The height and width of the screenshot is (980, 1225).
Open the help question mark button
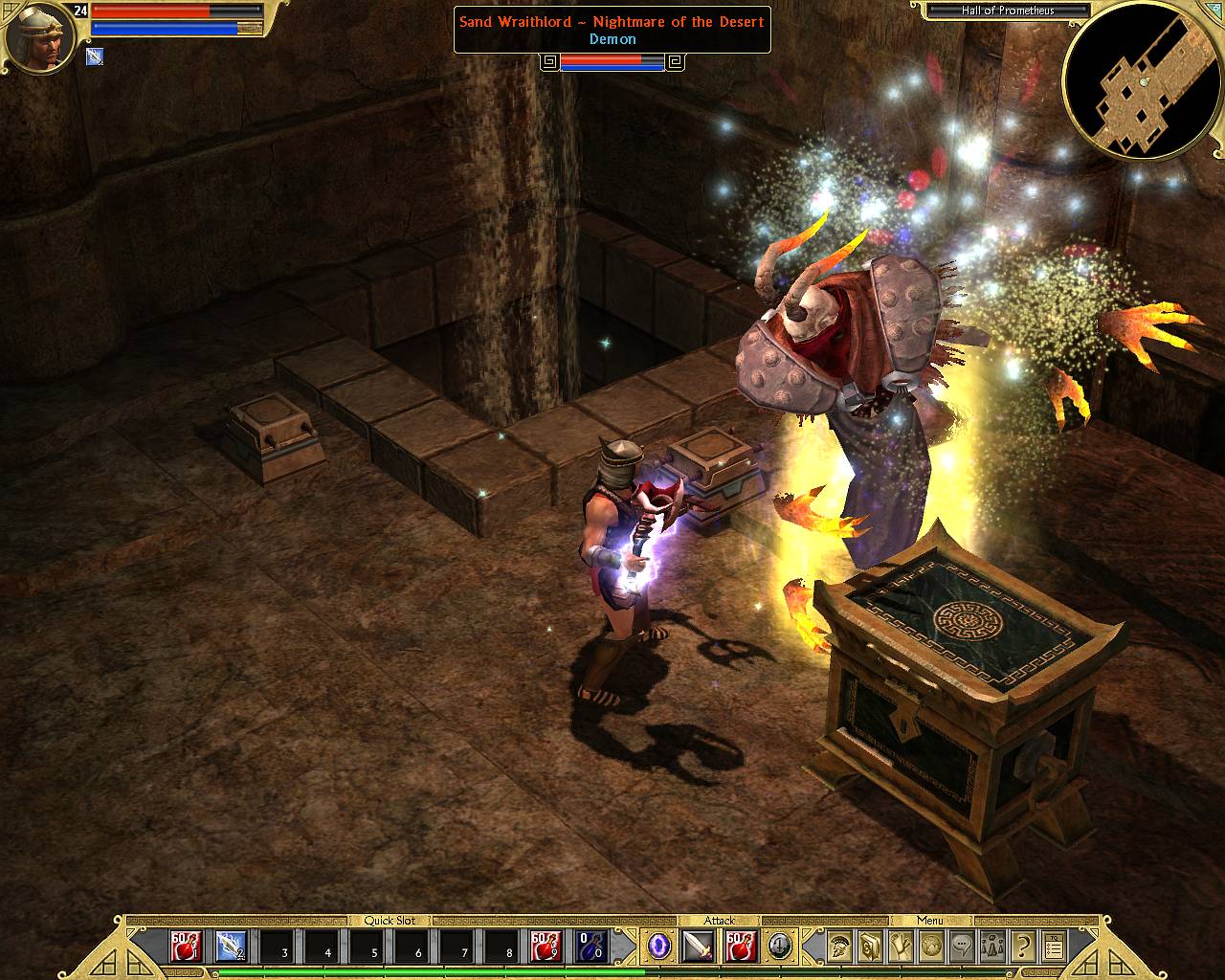coord(1023,946)
